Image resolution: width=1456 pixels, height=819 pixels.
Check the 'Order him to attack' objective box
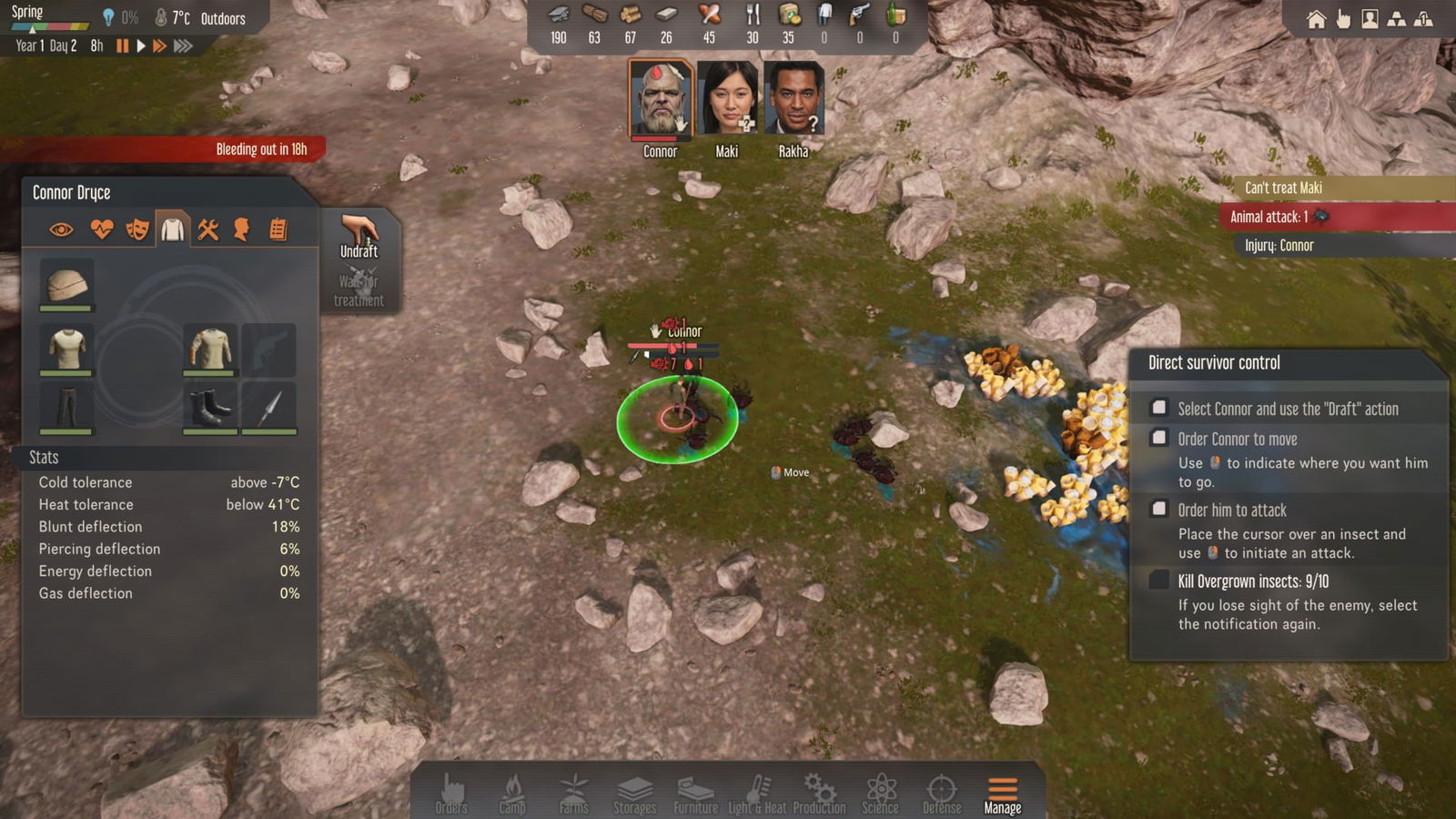[1159, 510]
